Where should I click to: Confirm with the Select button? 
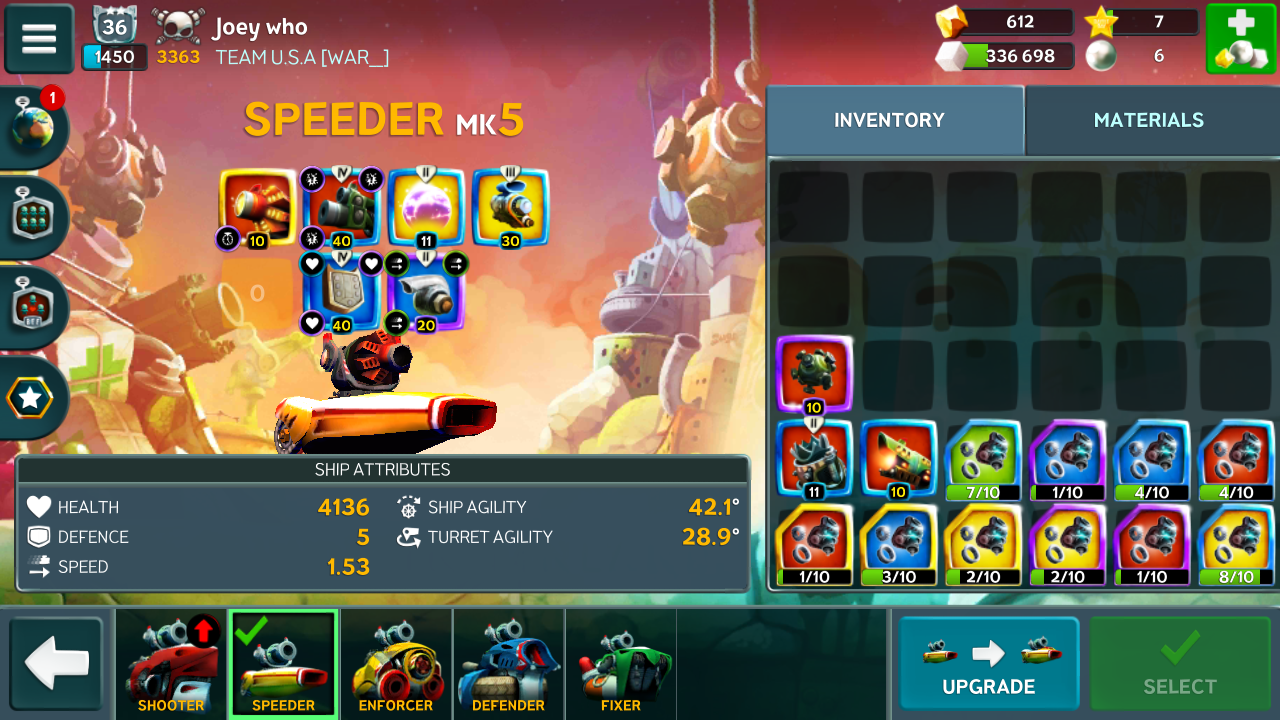(1179, 663)
